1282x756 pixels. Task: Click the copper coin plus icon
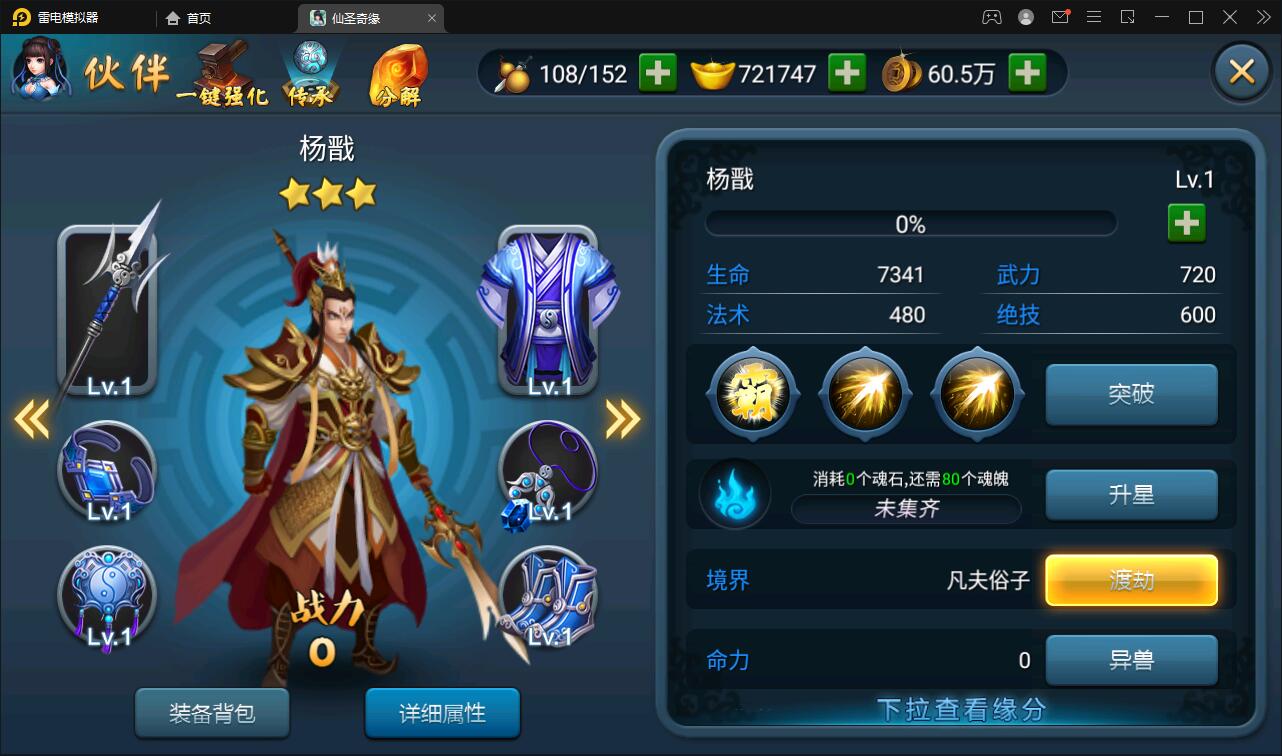pyautogui.click(x=1026, y=72)
